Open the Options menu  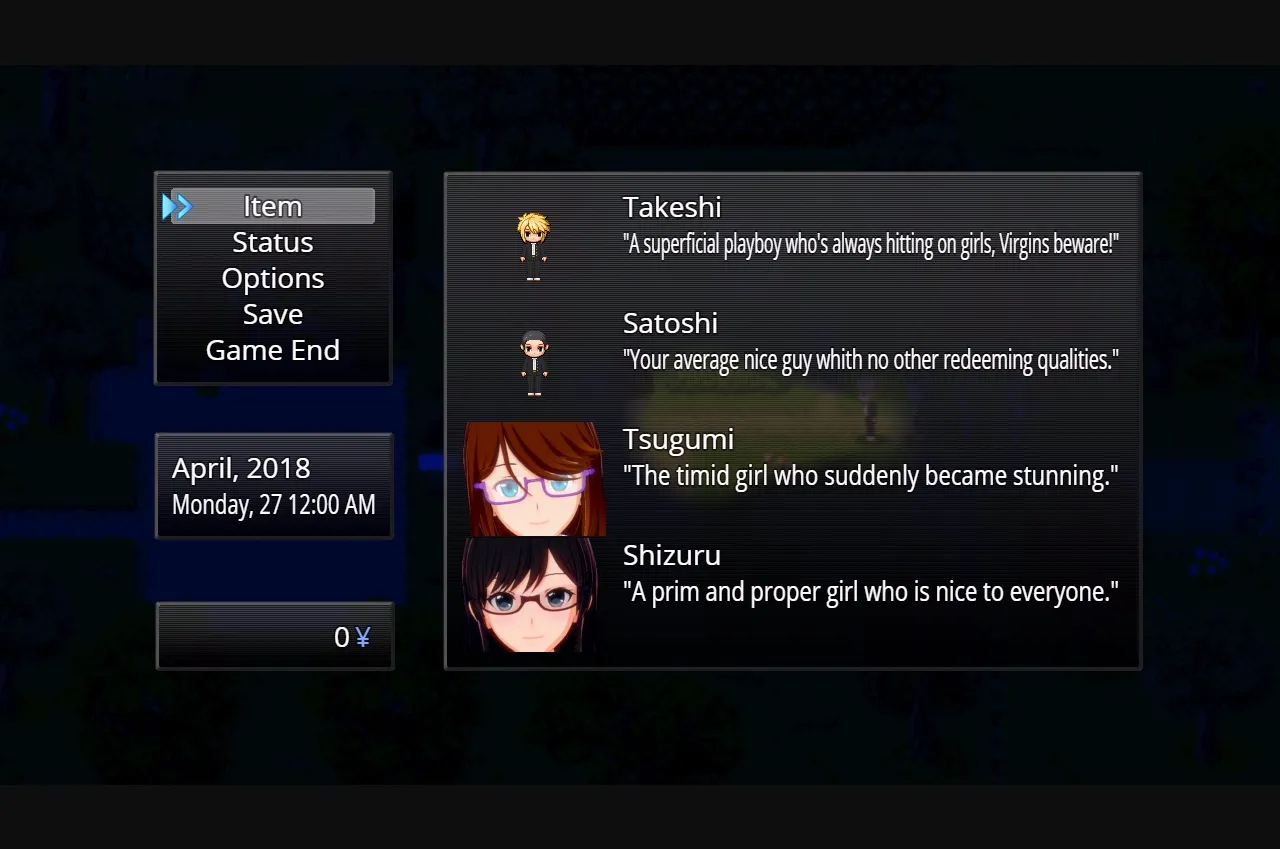pos(272,278)
